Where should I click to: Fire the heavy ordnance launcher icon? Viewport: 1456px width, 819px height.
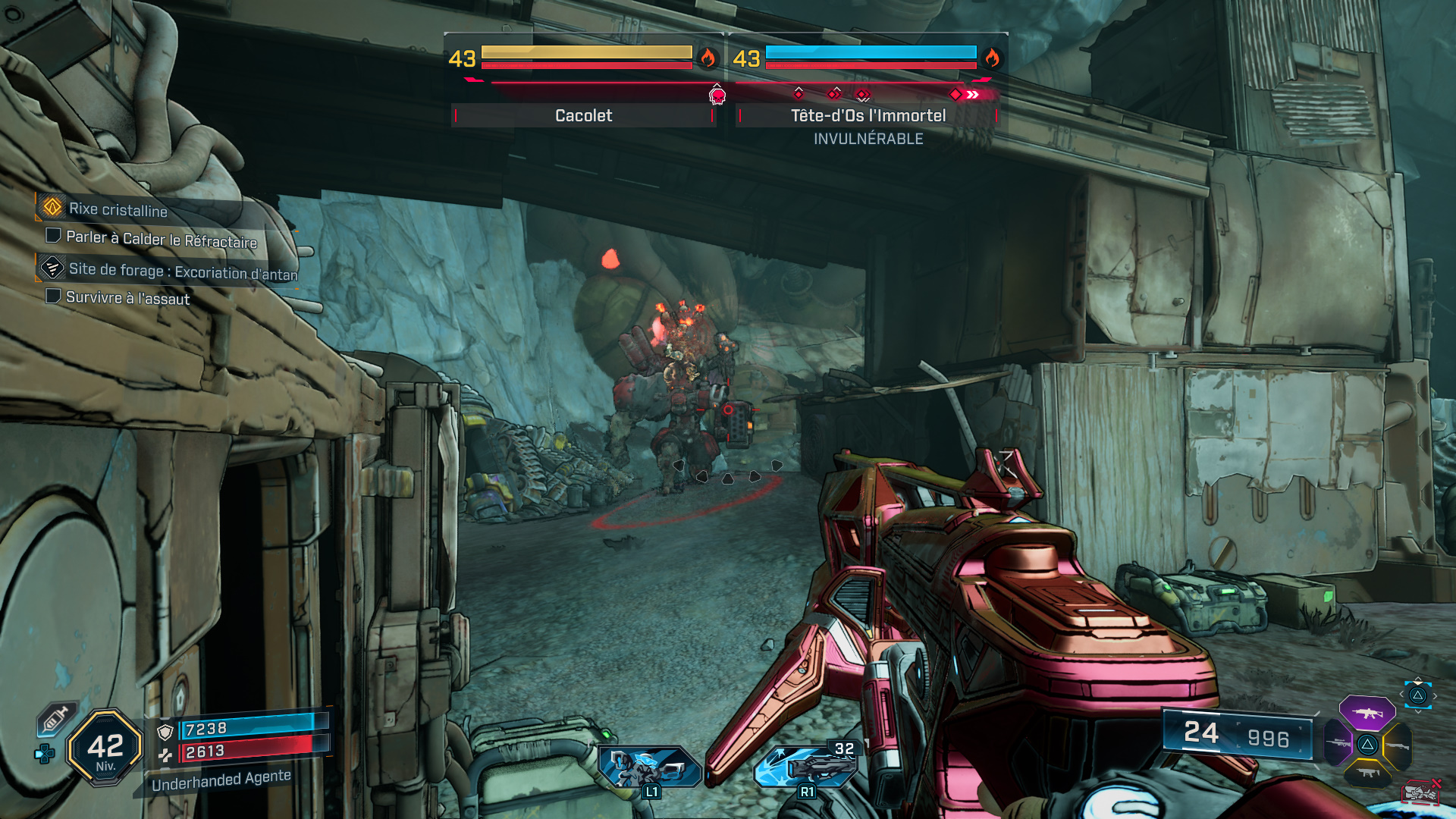805,766
